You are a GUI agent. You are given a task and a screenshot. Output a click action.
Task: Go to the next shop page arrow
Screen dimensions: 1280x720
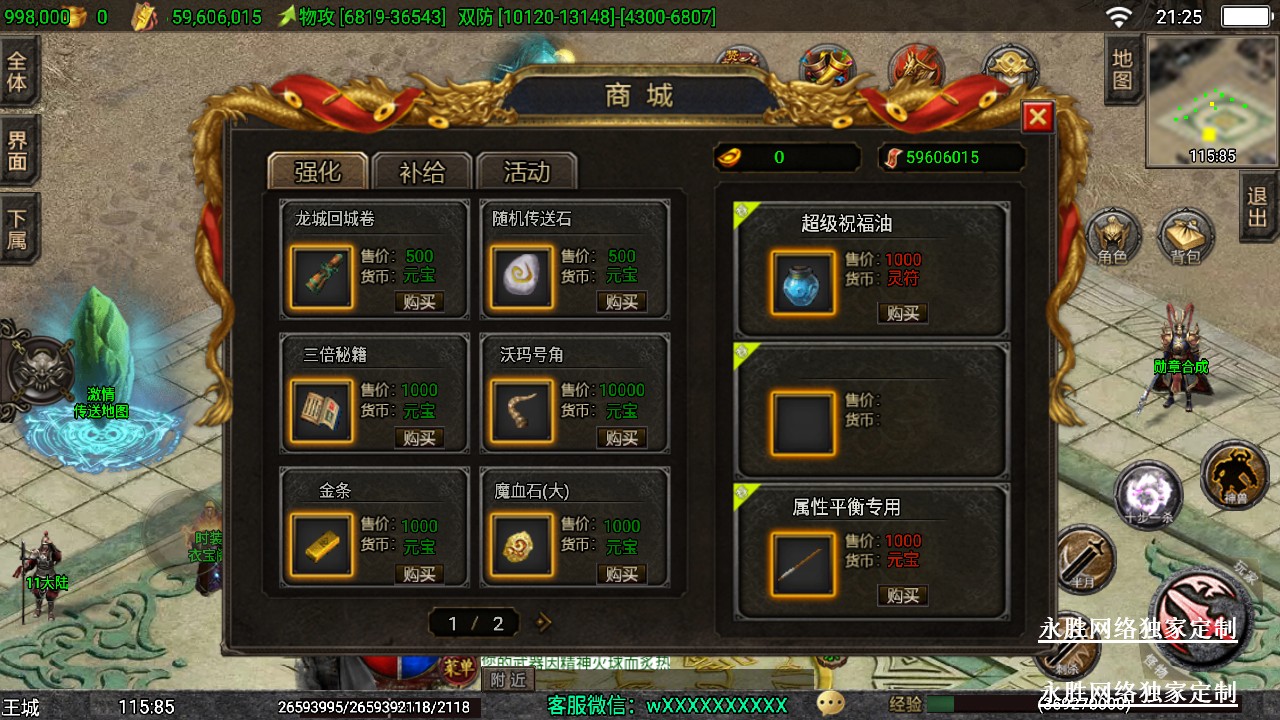pos(544,623)
